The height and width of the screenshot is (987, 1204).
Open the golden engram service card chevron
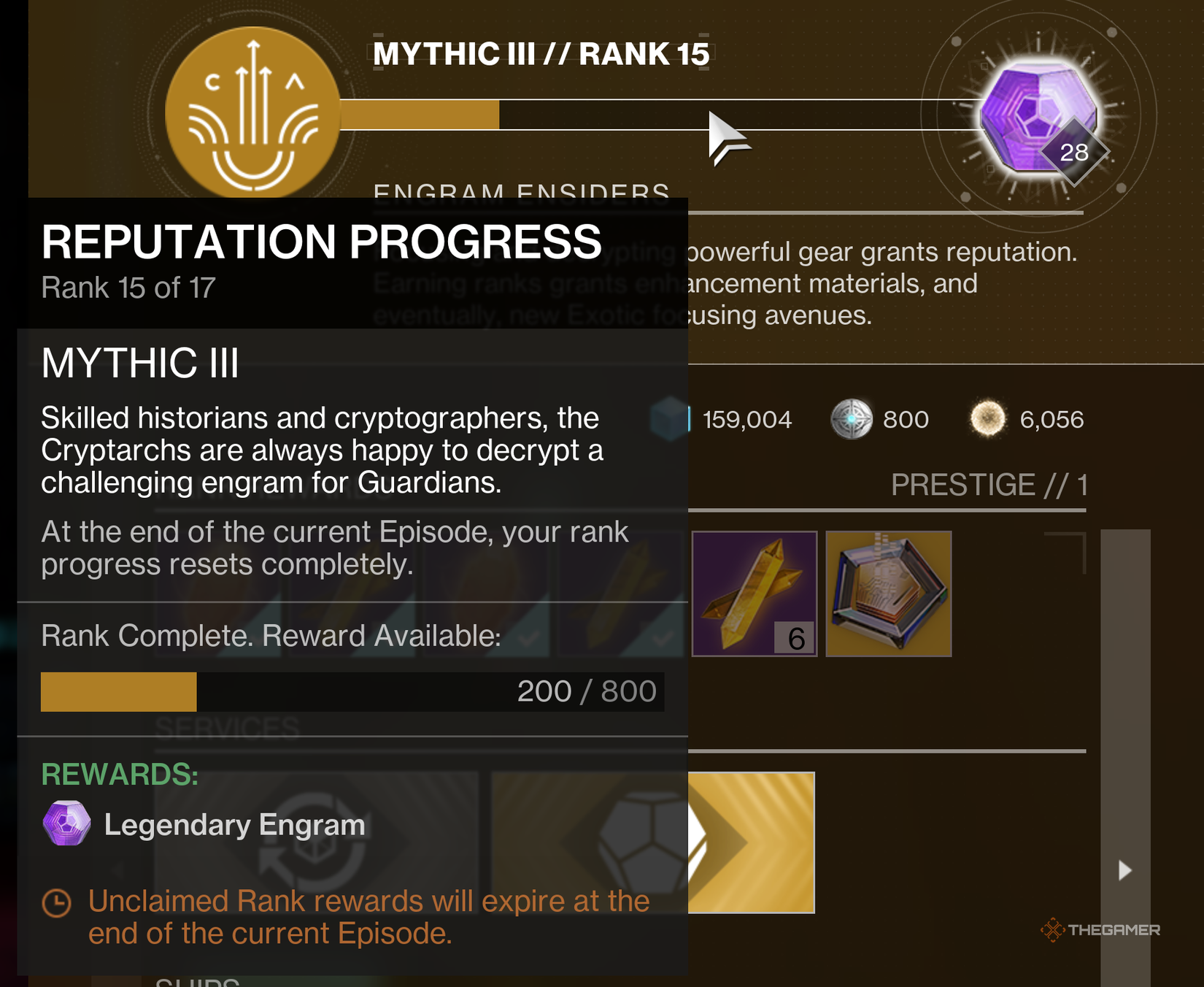pyautogui.click(x=752, y=840)
